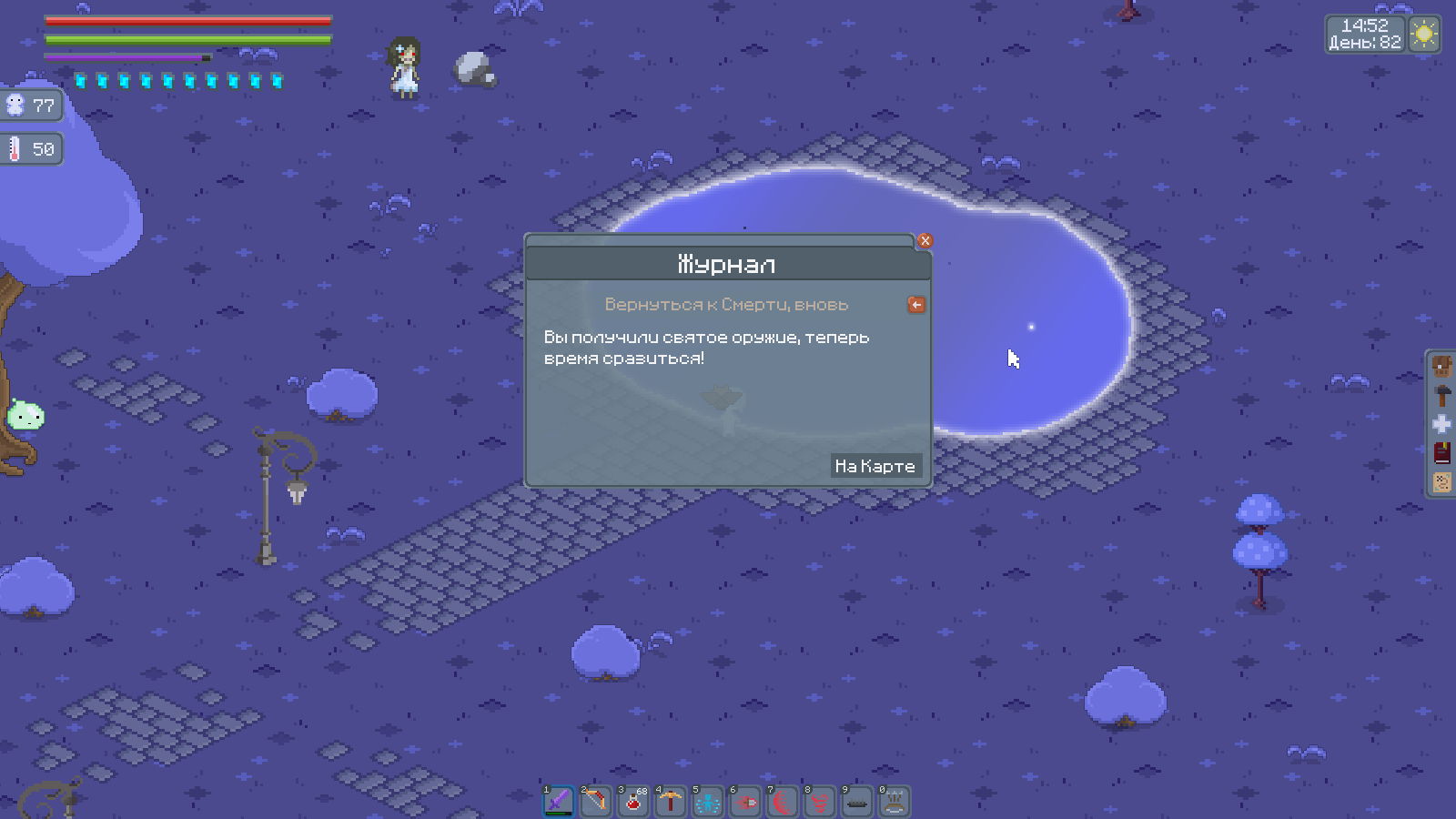The image size is (1456, 819).
Task: Activate the blue figure ability slot
Action: (708, 802)
